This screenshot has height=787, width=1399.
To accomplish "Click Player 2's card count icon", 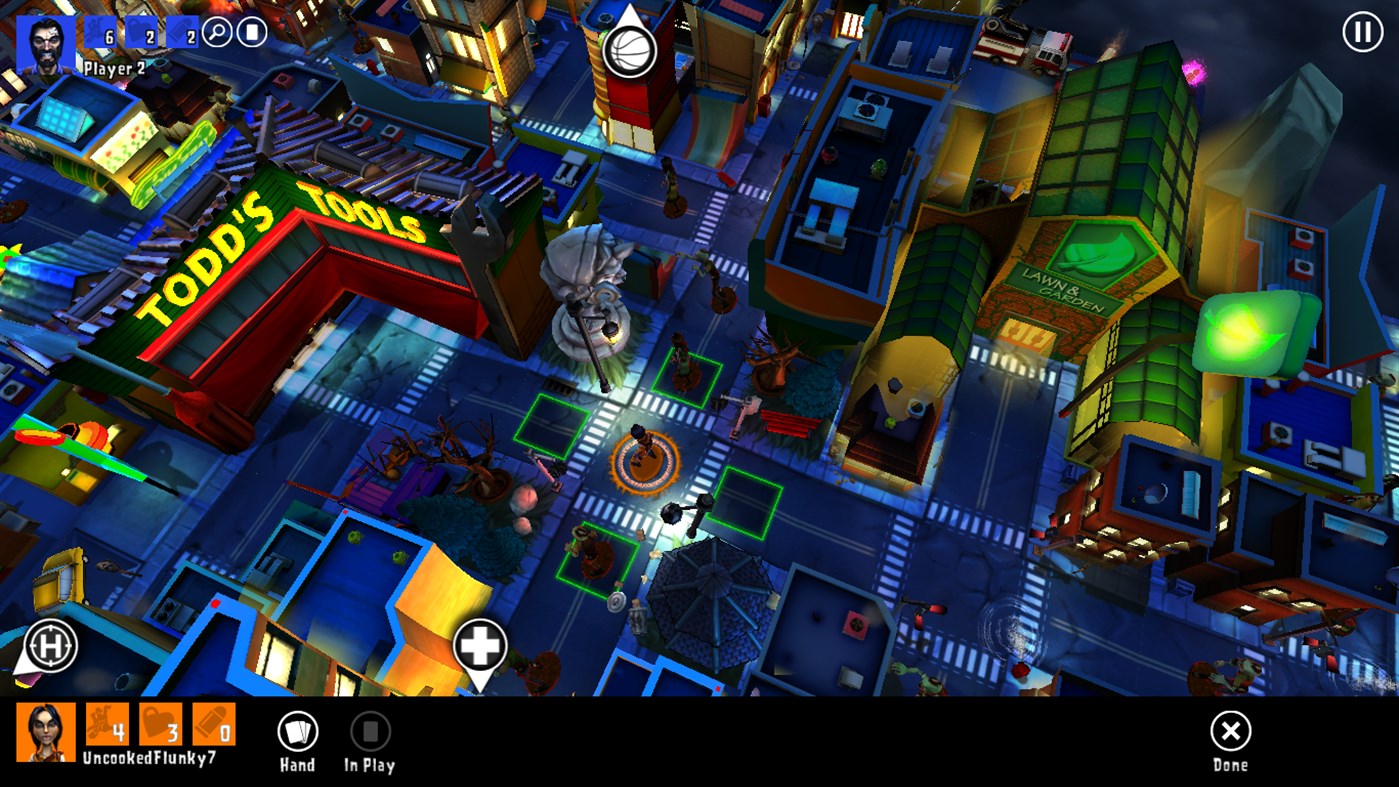I will pos(252,31).
